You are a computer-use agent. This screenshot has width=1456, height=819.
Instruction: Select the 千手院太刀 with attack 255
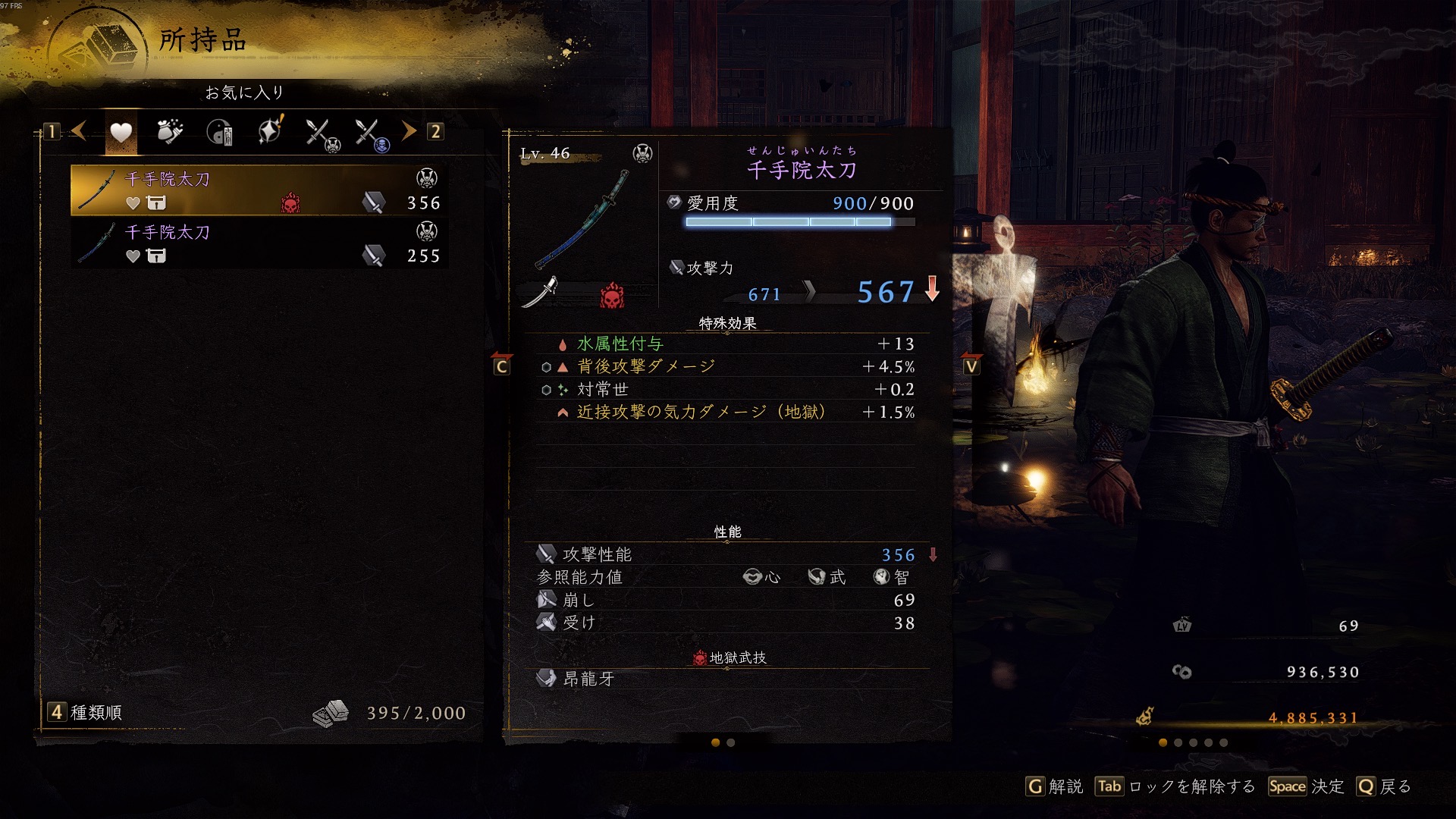[x=259, y=243]
